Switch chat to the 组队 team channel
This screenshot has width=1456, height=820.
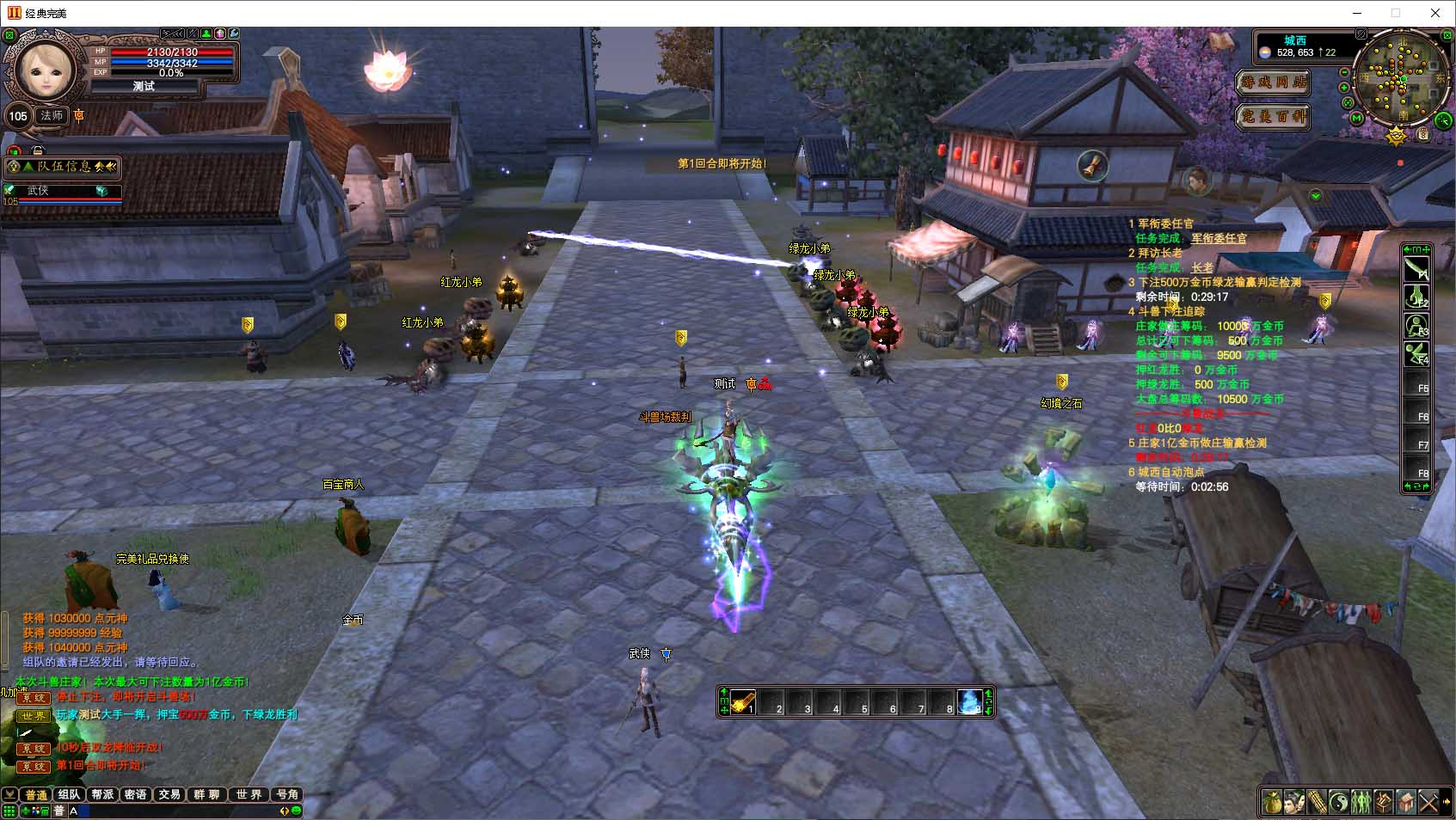tap(68, 794)
